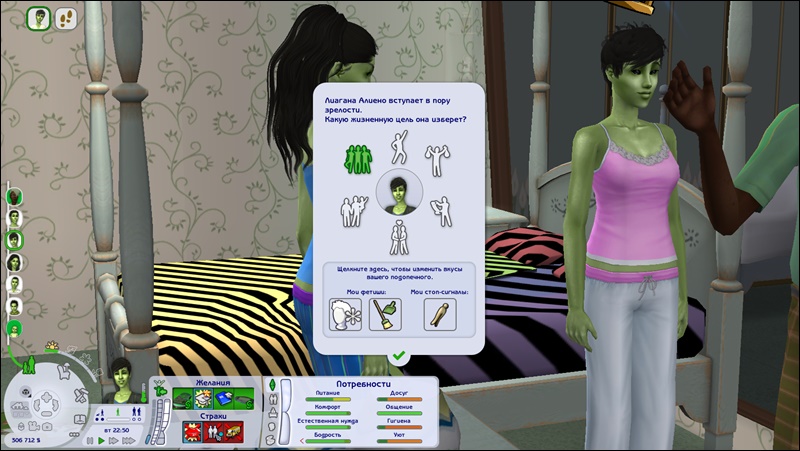Change the first turn-on with the wig icon
Screen dimensions: 800x451
(x=344, y=313)
